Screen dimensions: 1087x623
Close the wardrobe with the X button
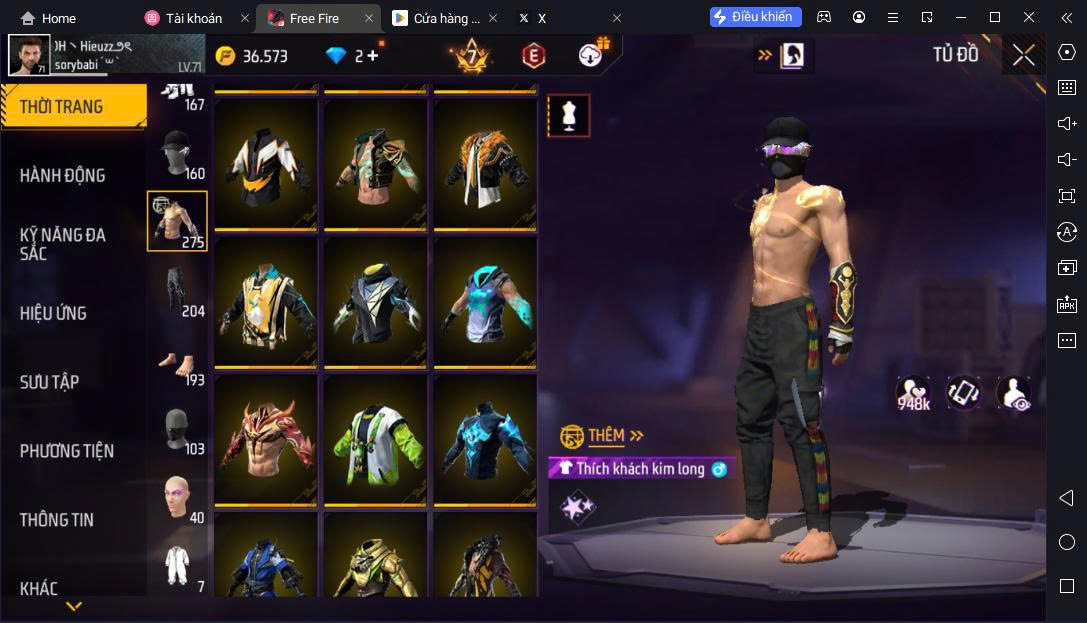click(1023, 55)
